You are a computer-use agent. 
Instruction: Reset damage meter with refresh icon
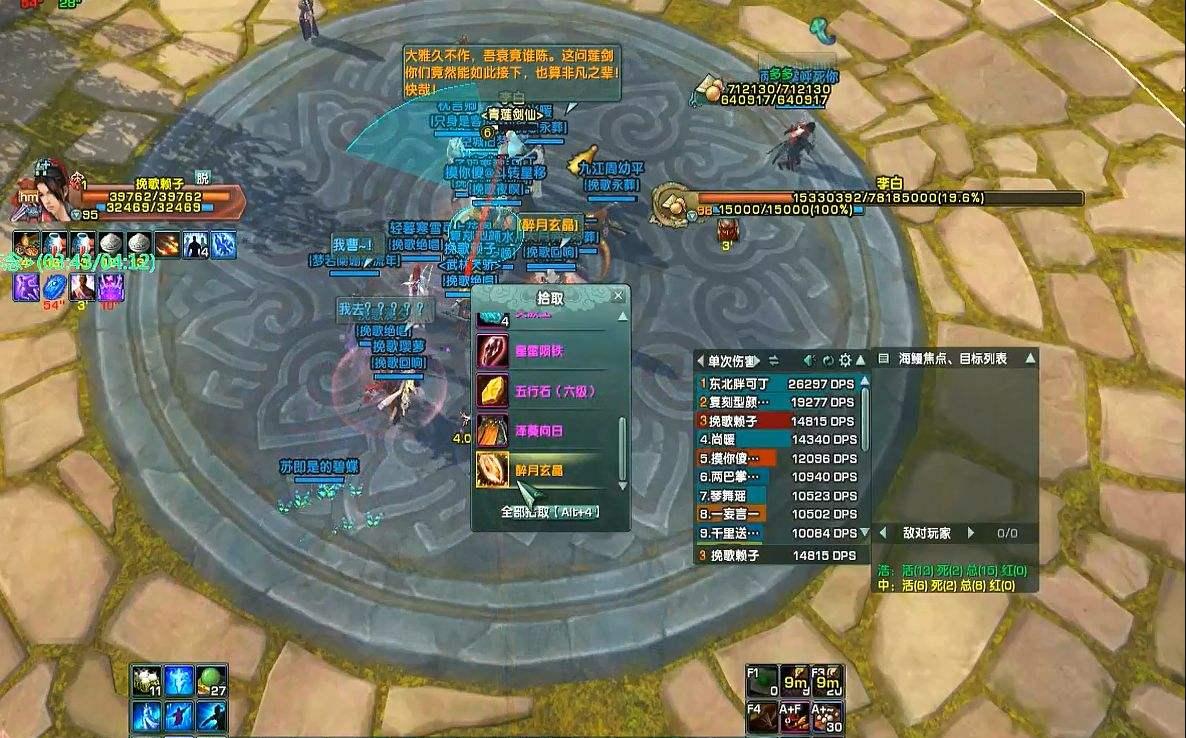point(828,360)
